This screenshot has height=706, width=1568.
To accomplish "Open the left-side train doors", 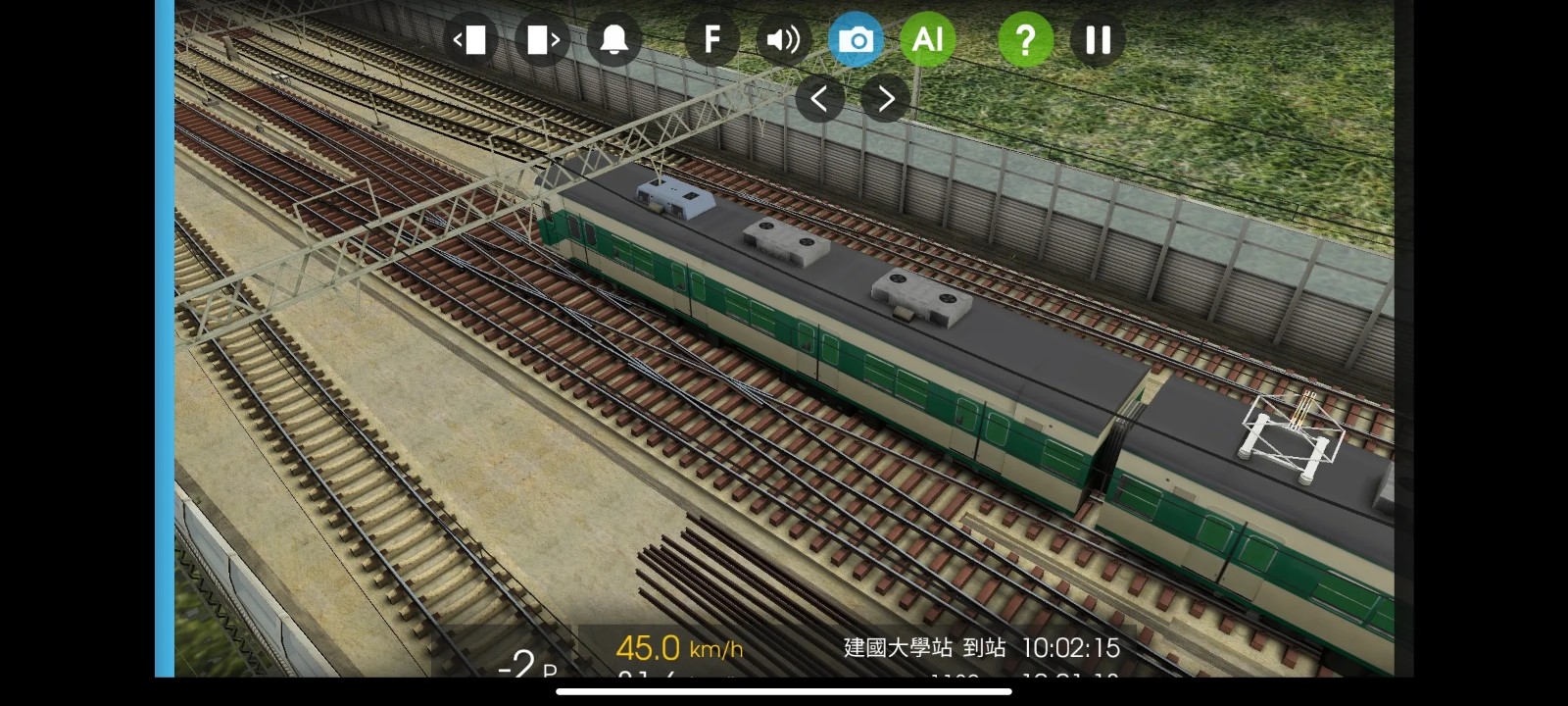I will 471,39.
